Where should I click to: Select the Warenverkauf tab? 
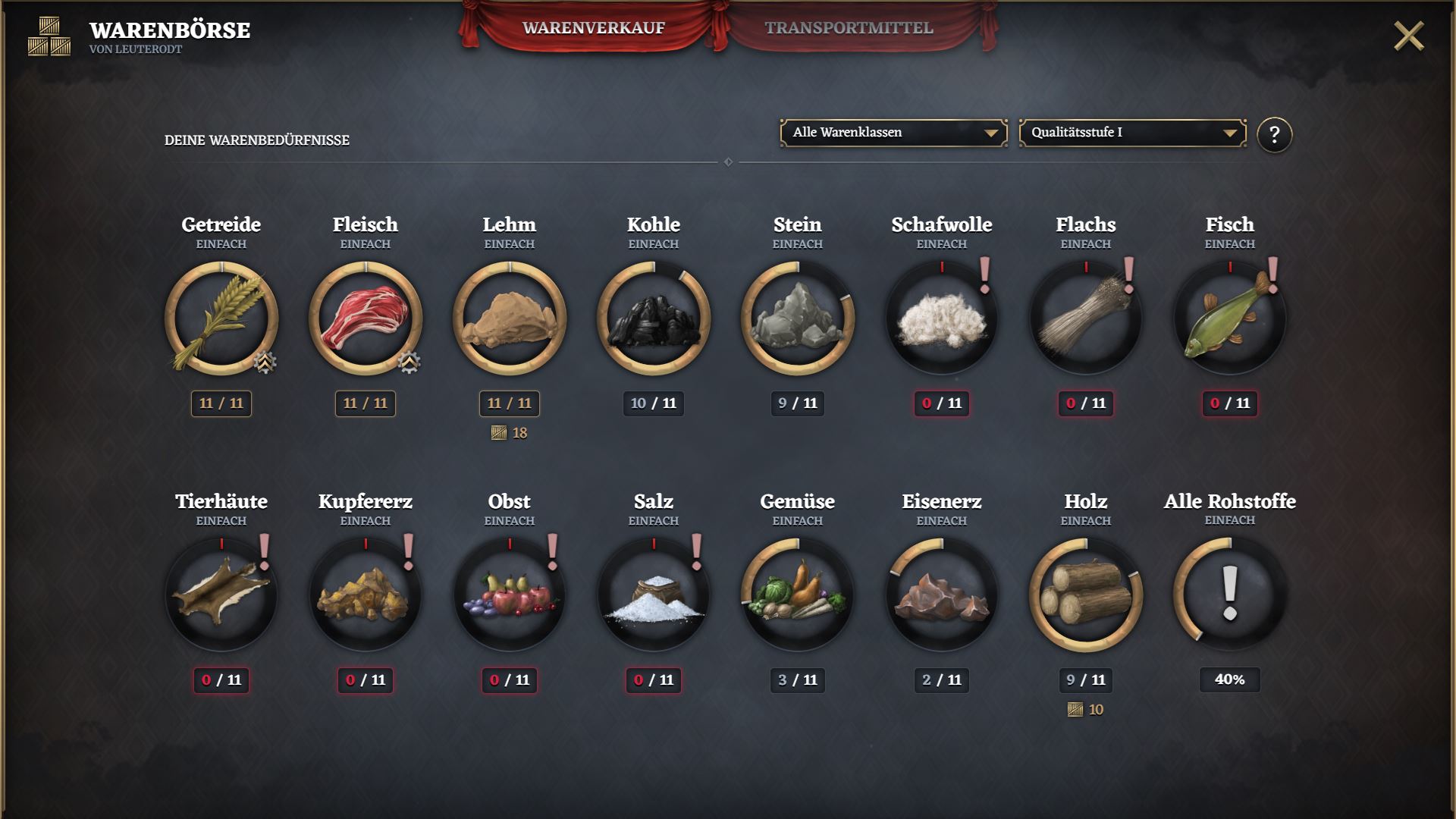click(x=593, y=28)
